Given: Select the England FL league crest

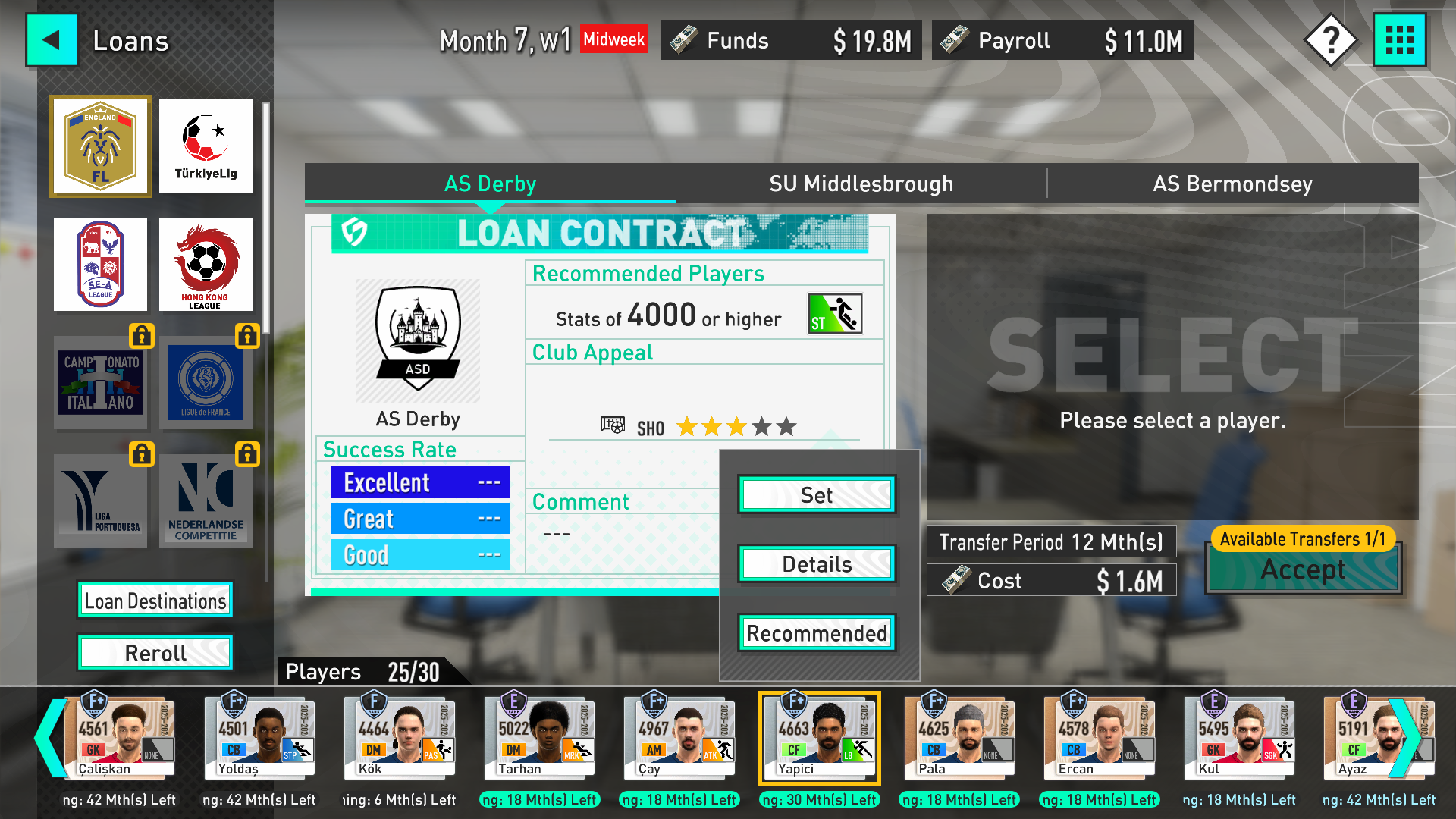Looking at the screenshot, I should click(x=99, y=146).
